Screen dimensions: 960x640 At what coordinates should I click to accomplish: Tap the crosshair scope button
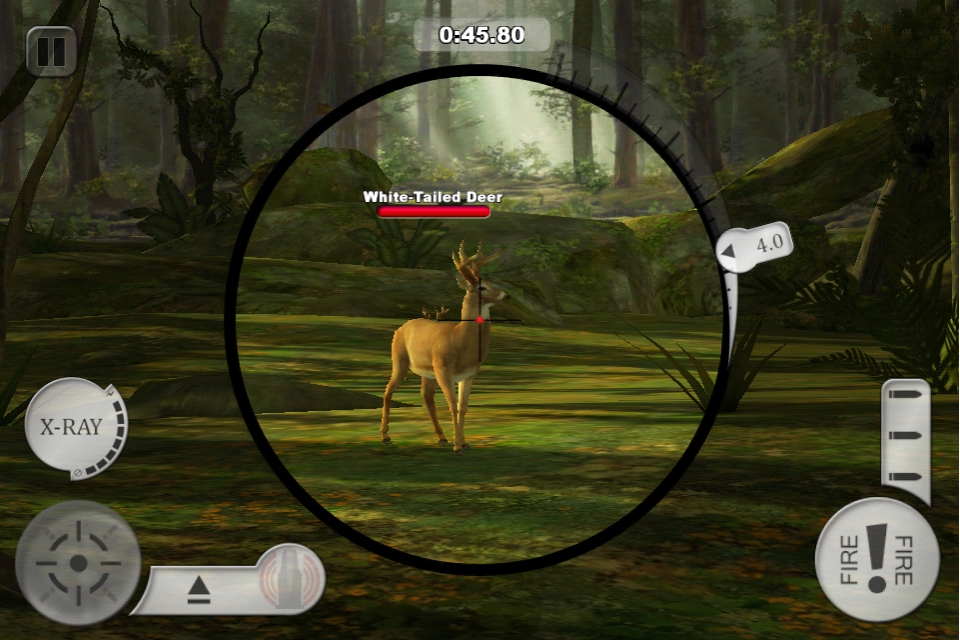pos(77,562)
